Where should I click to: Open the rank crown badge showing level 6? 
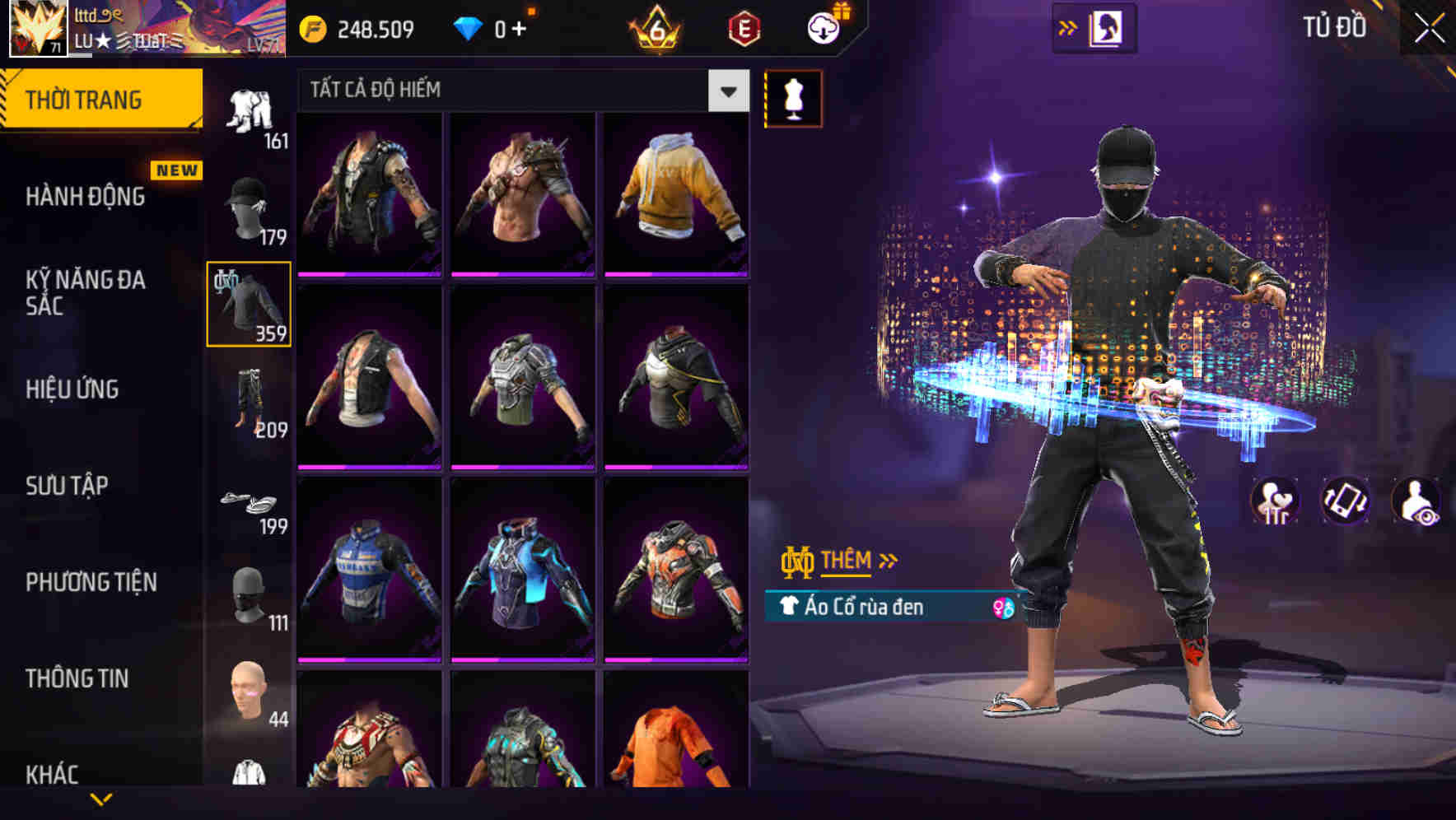(x=655, y=27)
